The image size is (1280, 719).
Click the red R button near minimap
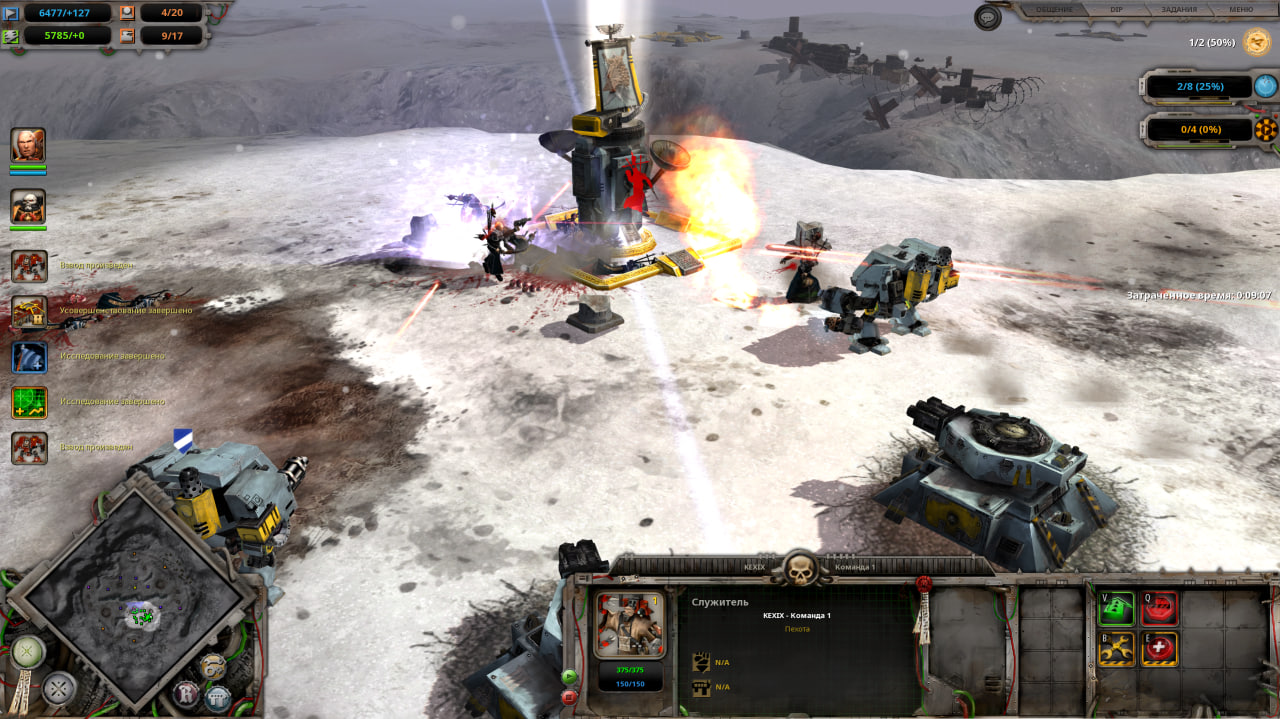pyautogui.click(x=186, y=692)
